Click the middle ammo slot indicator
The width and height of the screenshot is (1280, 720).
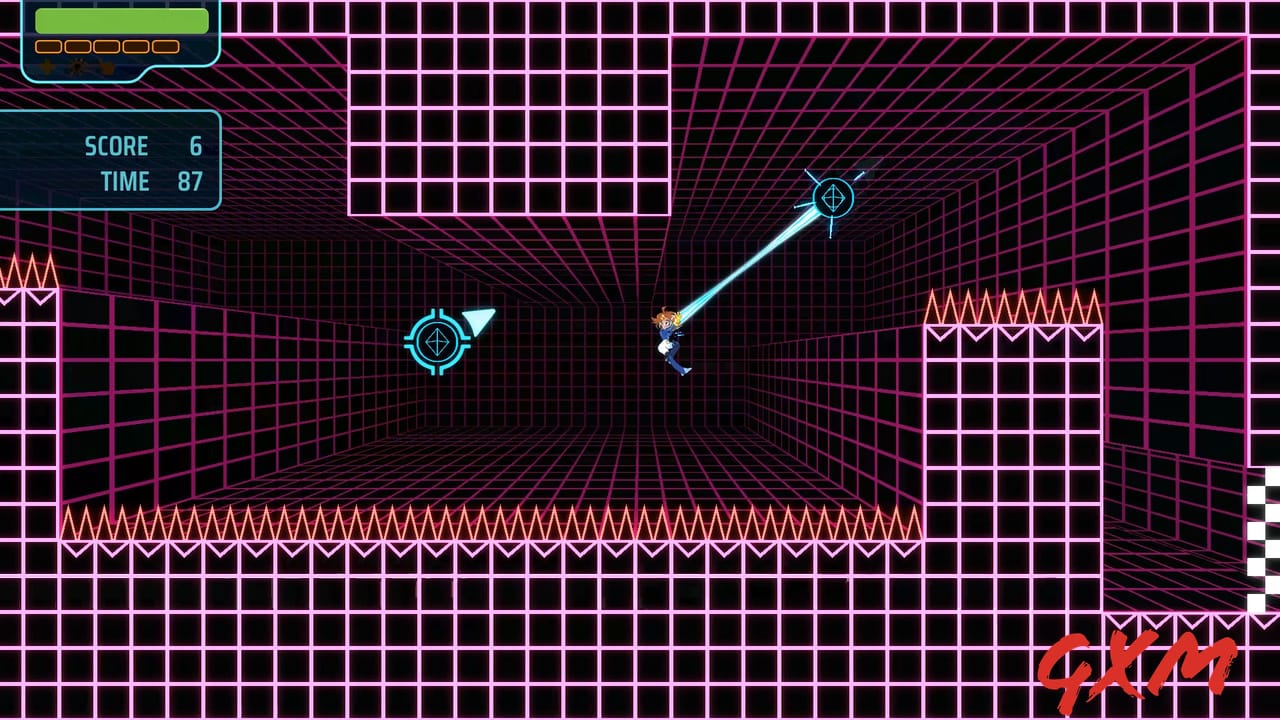coord(107,46)
